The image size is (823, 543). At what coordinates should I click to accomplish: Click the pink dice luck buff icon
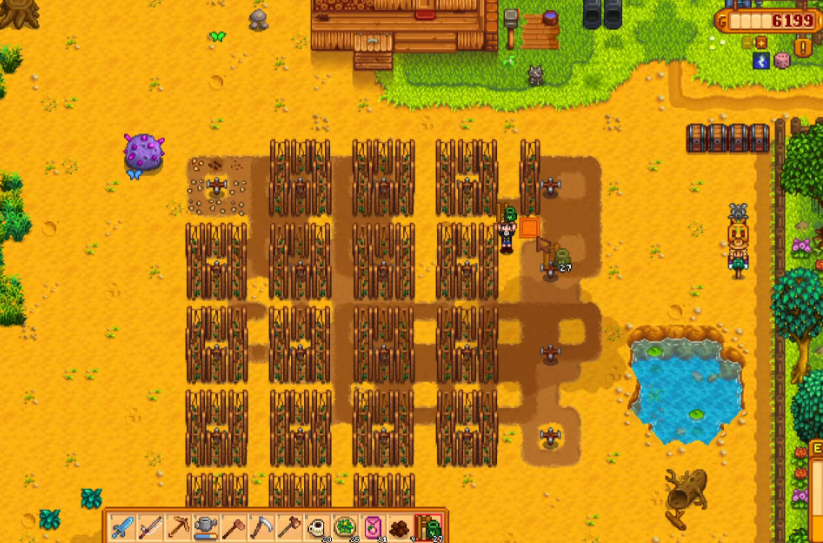(x=782, y=61)
